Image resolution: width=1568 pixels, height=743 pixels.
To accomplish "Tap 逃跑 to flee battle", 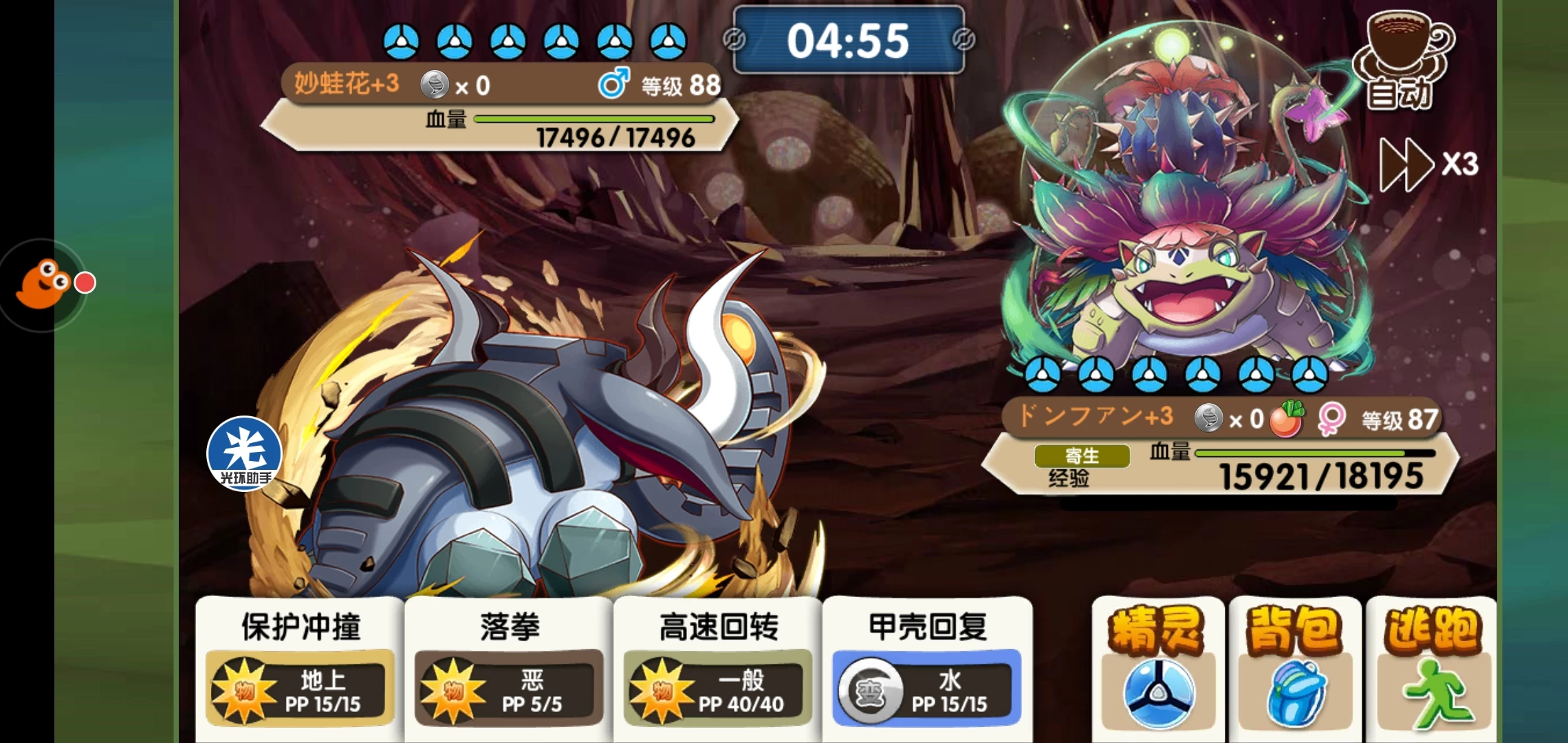I will 1432,667.
